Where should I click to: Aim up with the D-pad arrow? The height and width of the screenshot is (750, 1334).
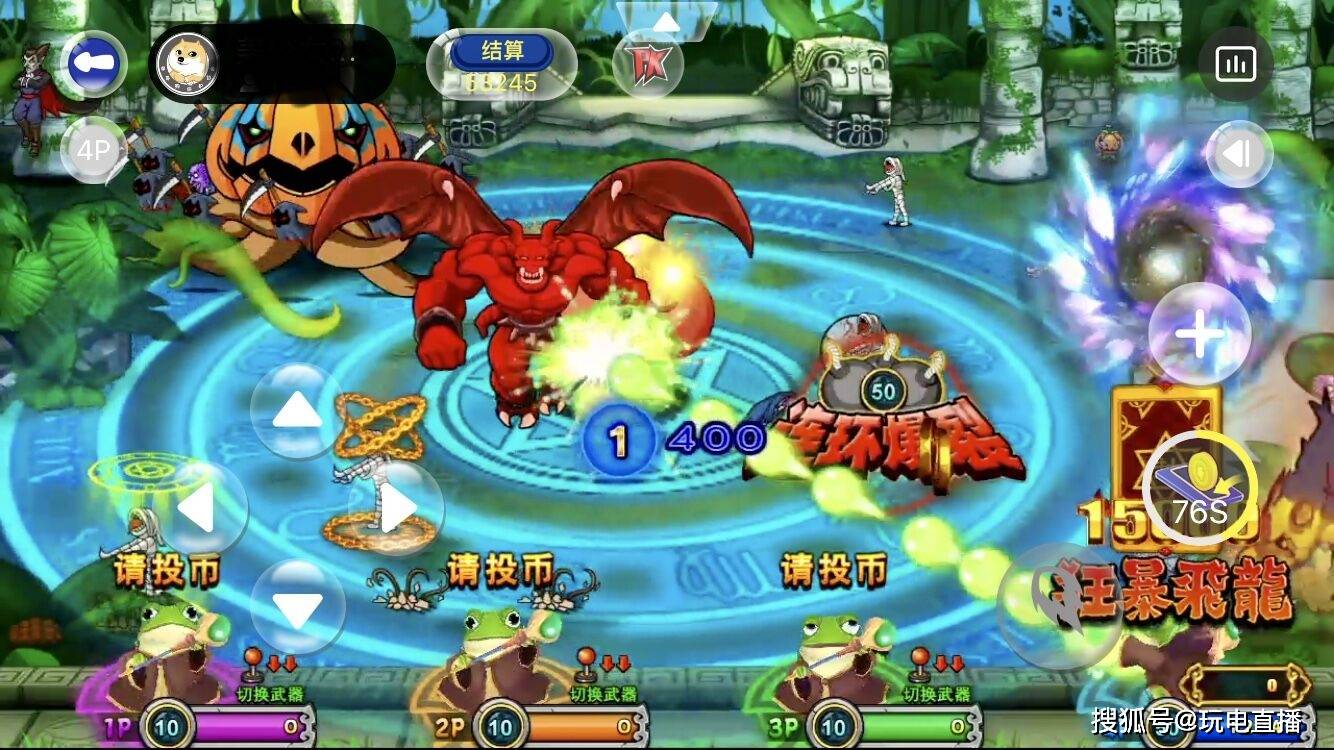point(297,410)
